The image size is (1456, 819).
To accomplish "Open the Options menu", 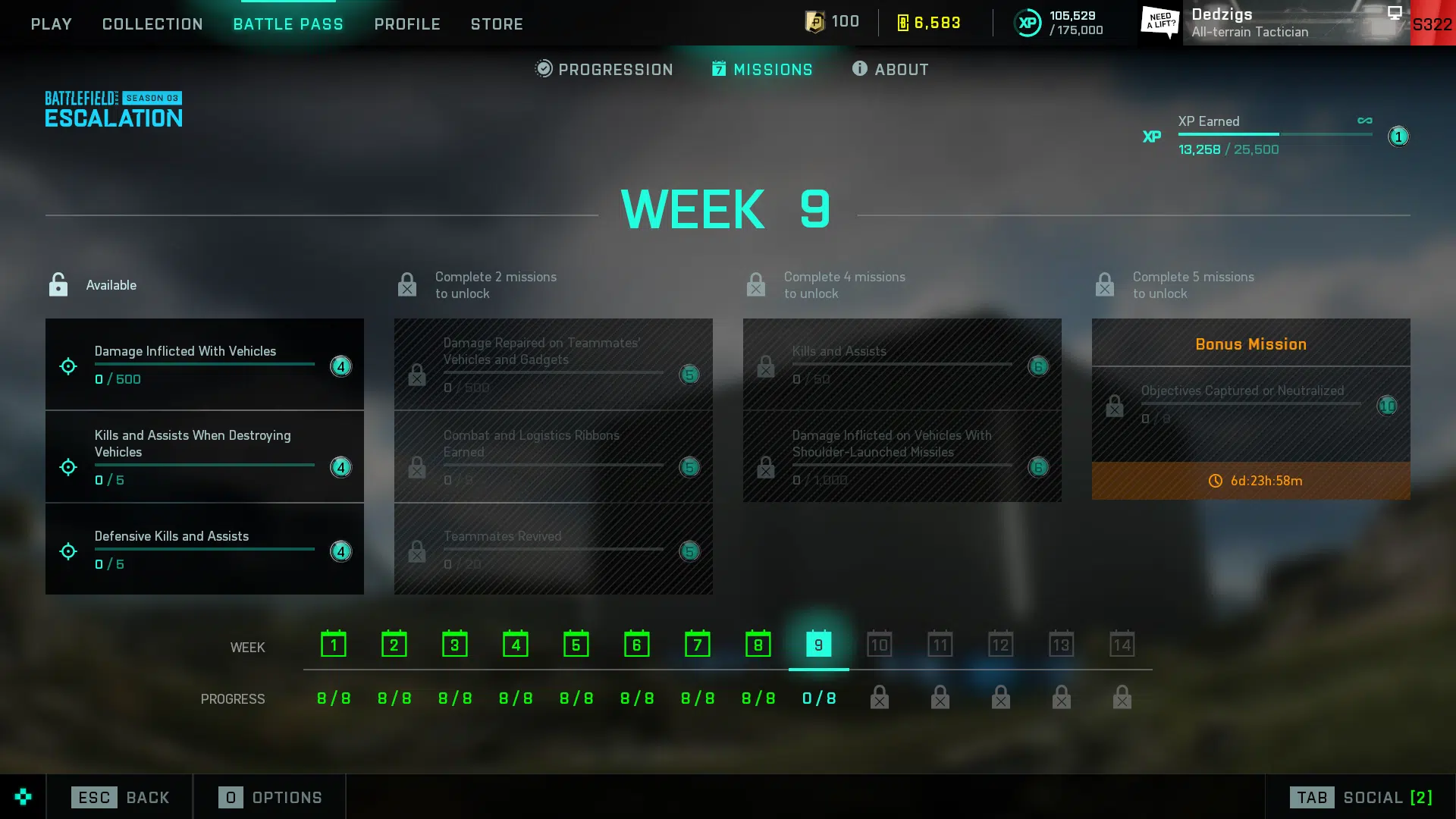I will point(271,797).
